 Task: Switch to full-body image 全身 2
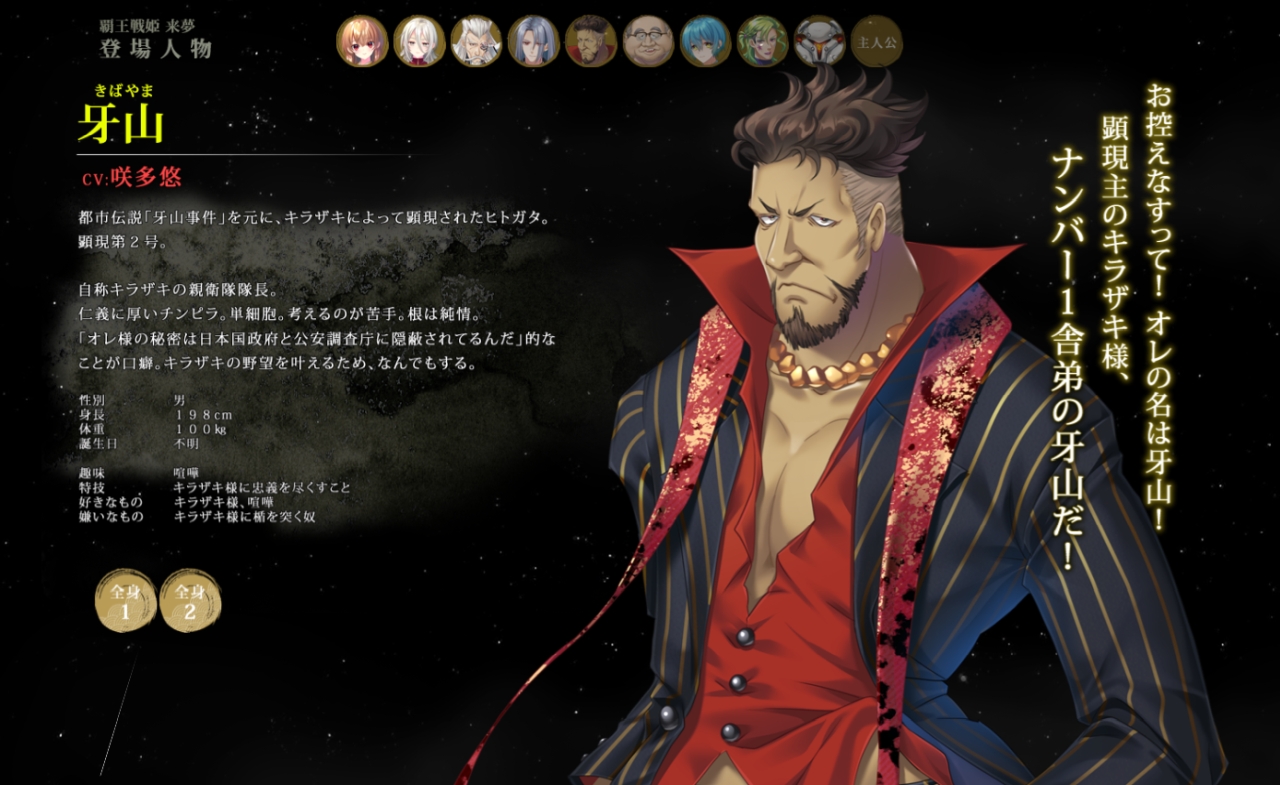click(190, 600)
